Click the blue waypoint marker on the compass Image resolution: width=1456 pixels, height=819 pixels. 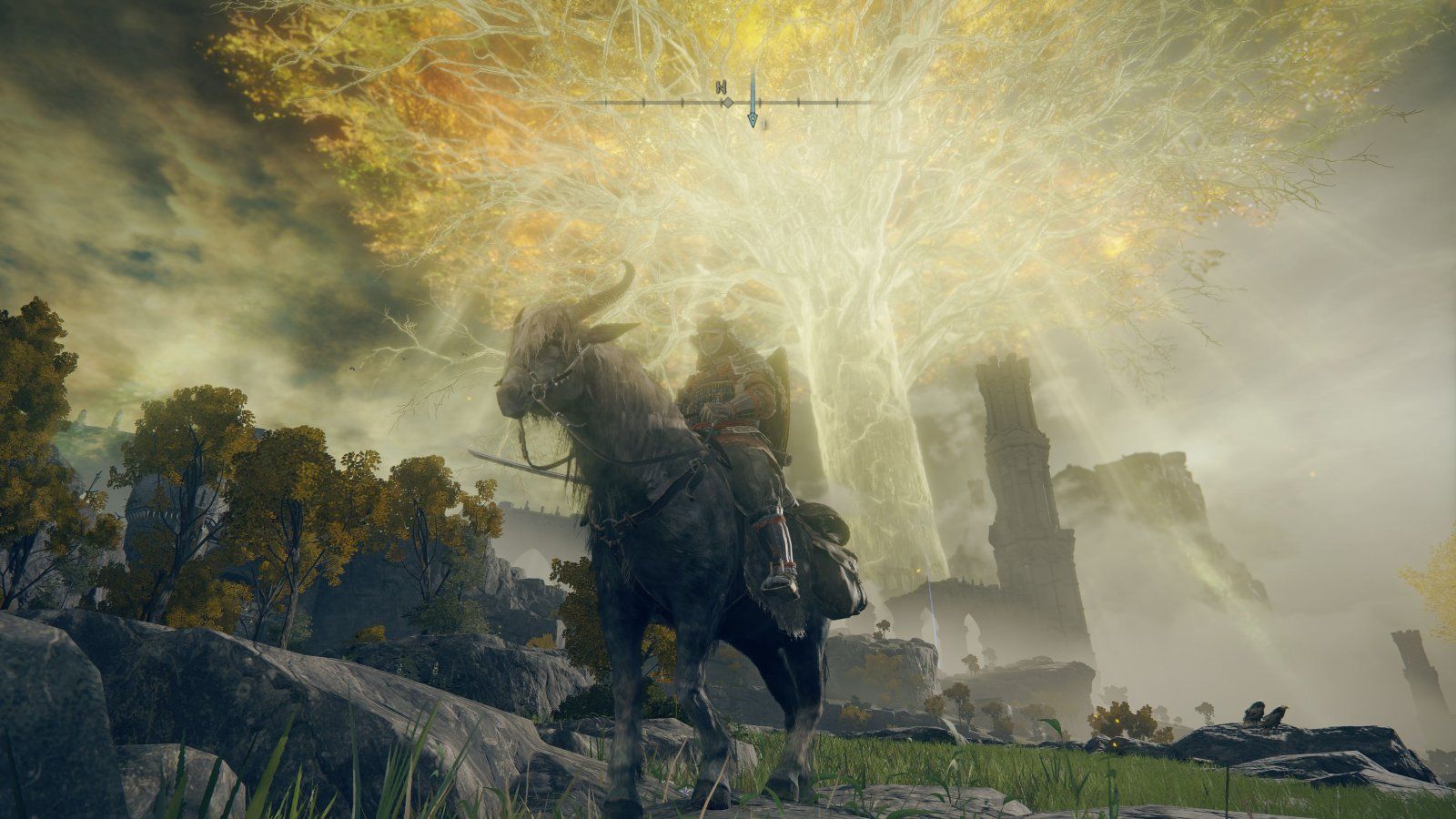[753, 119]
